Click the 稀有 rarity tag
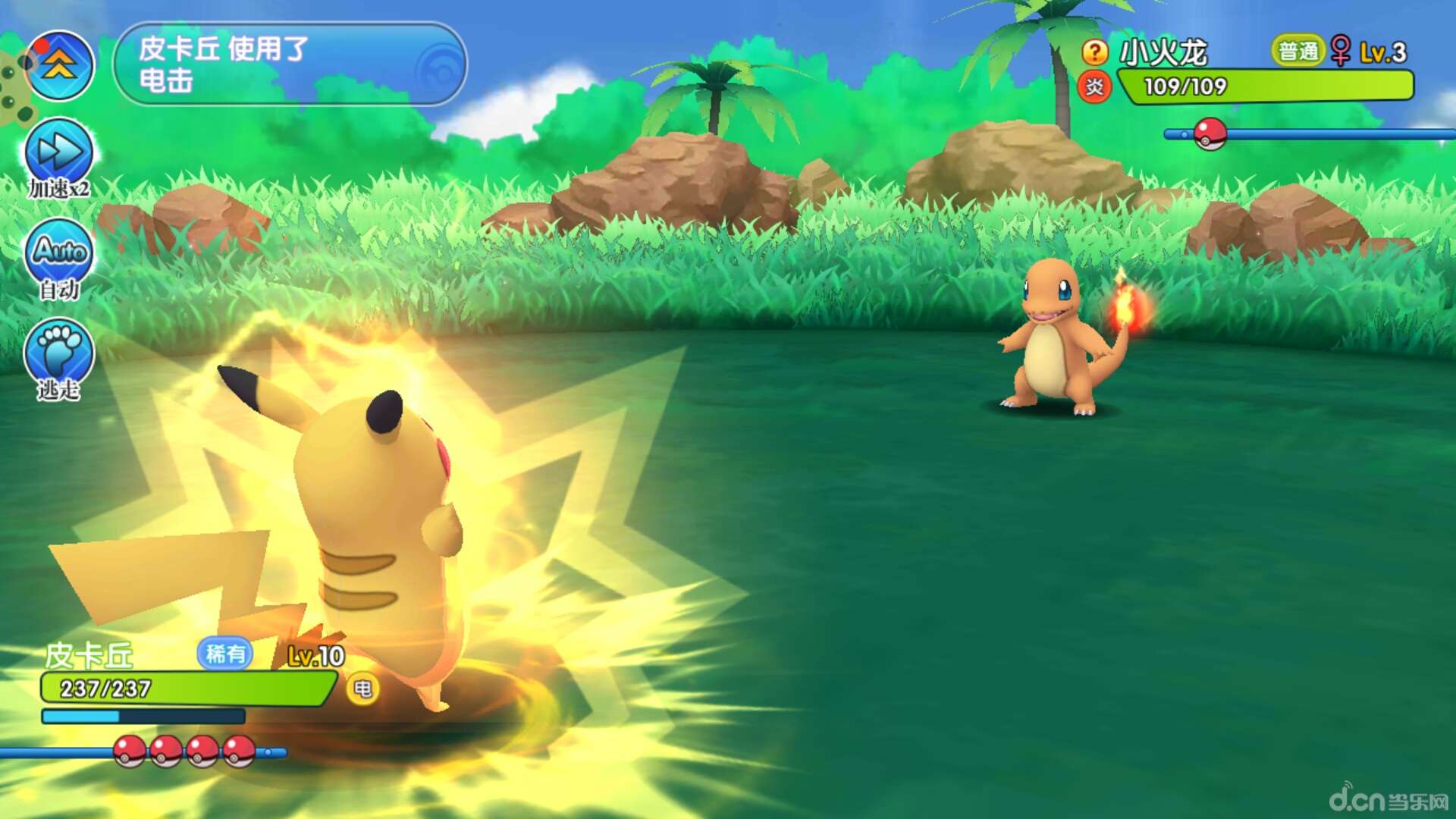Image resolution: width=1456 pixels, height=819 pixels. pyautogui.click(x=225, y=654)
